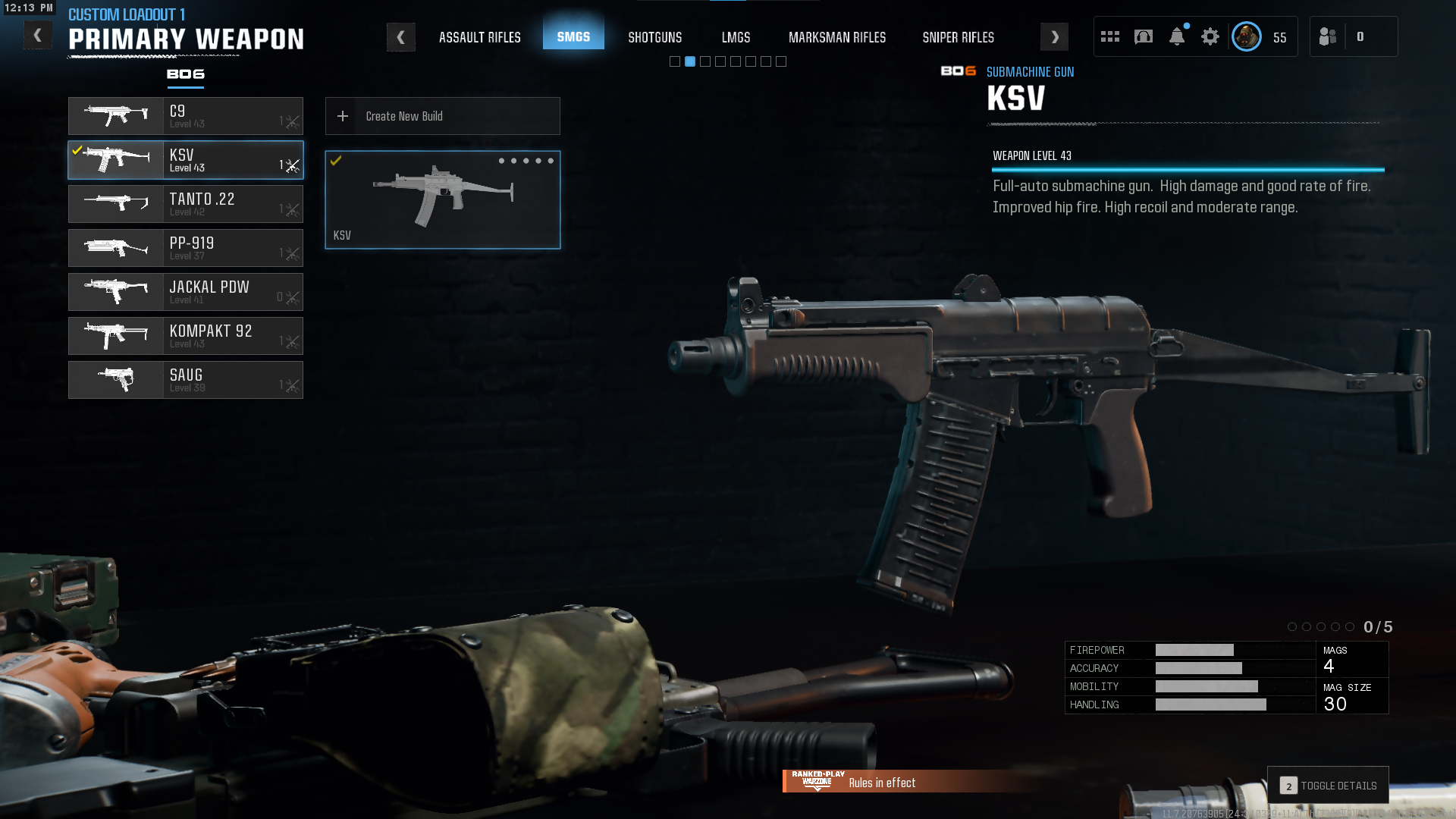
Task: Create a new weapon build
Action: (442, 116)
